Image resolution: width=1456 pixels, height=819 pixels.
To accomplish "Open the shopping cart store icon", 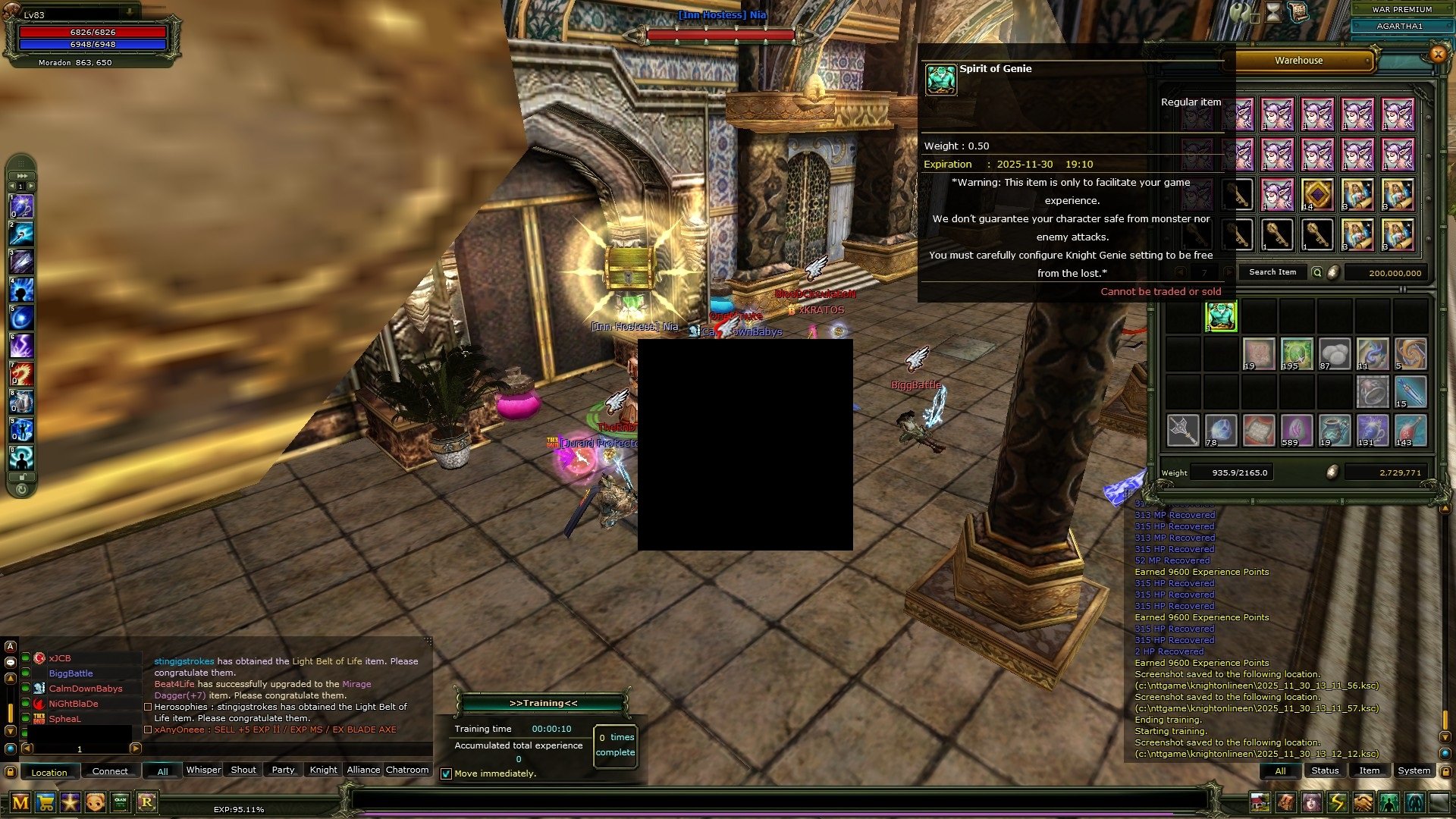I will click(x=45, y=802).
